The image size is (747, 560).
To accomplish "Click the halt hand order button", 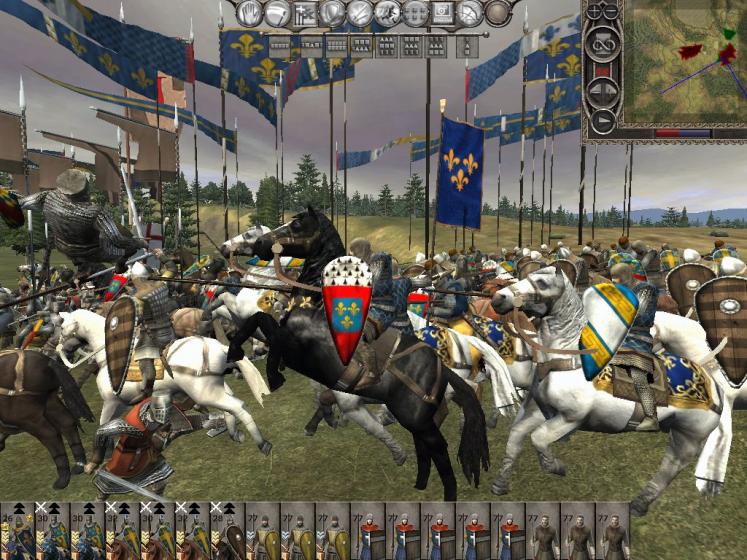I will [x=250, y=13].
